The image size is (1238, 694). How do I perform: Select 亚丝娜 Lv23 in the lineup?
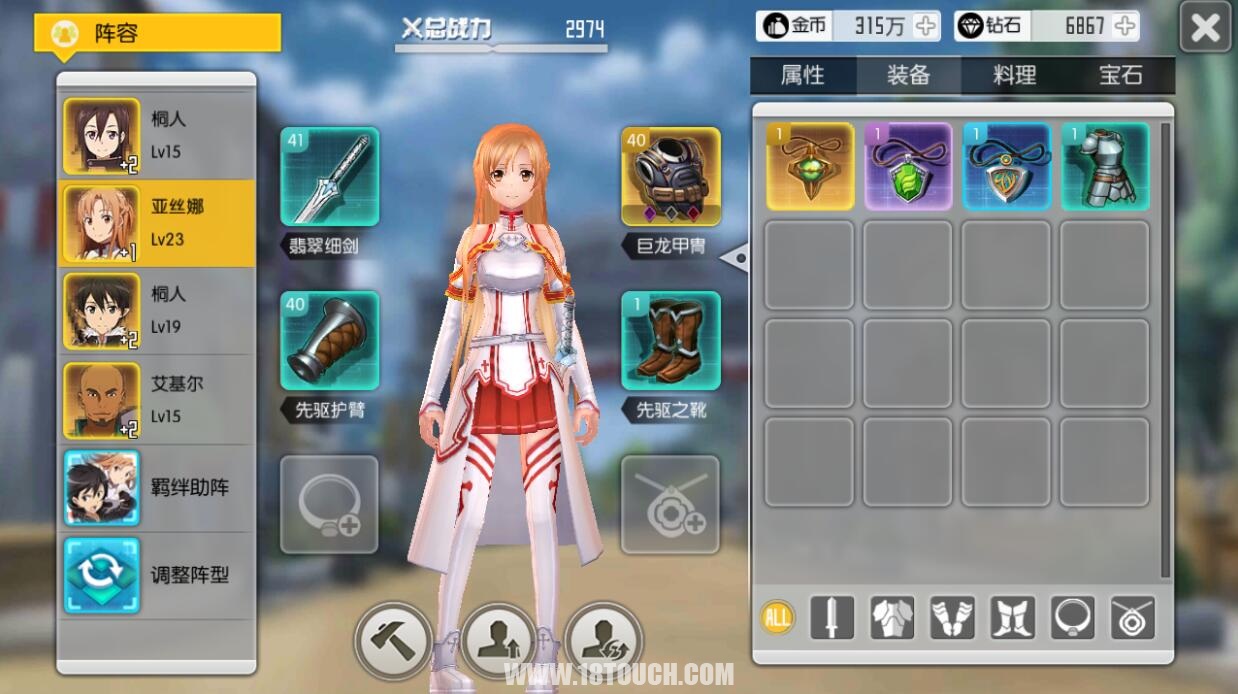(157, 223)
